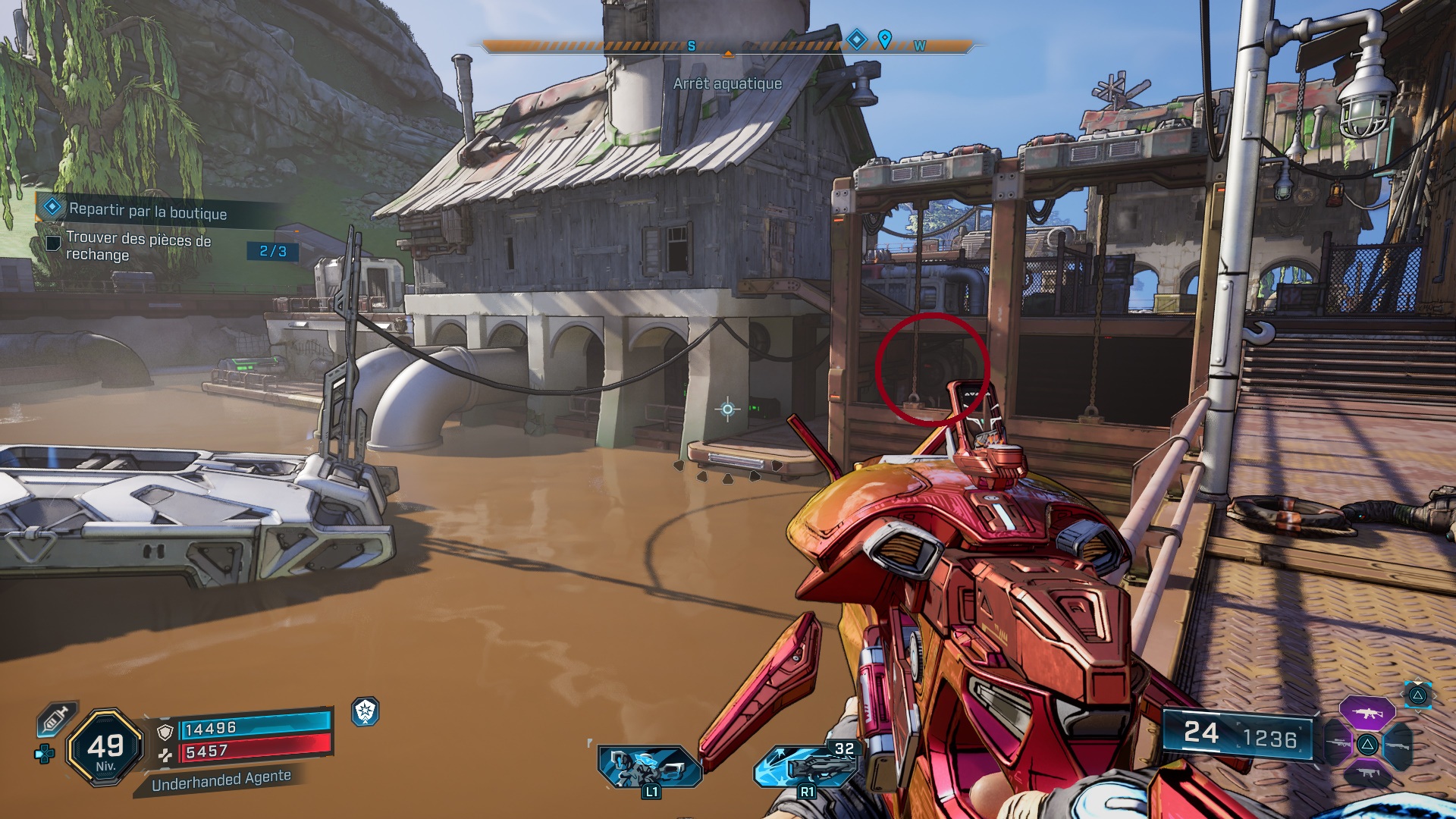Open the level 49 character badge
This screenshot has width=1456, height=819.
(x=105, y=748)
